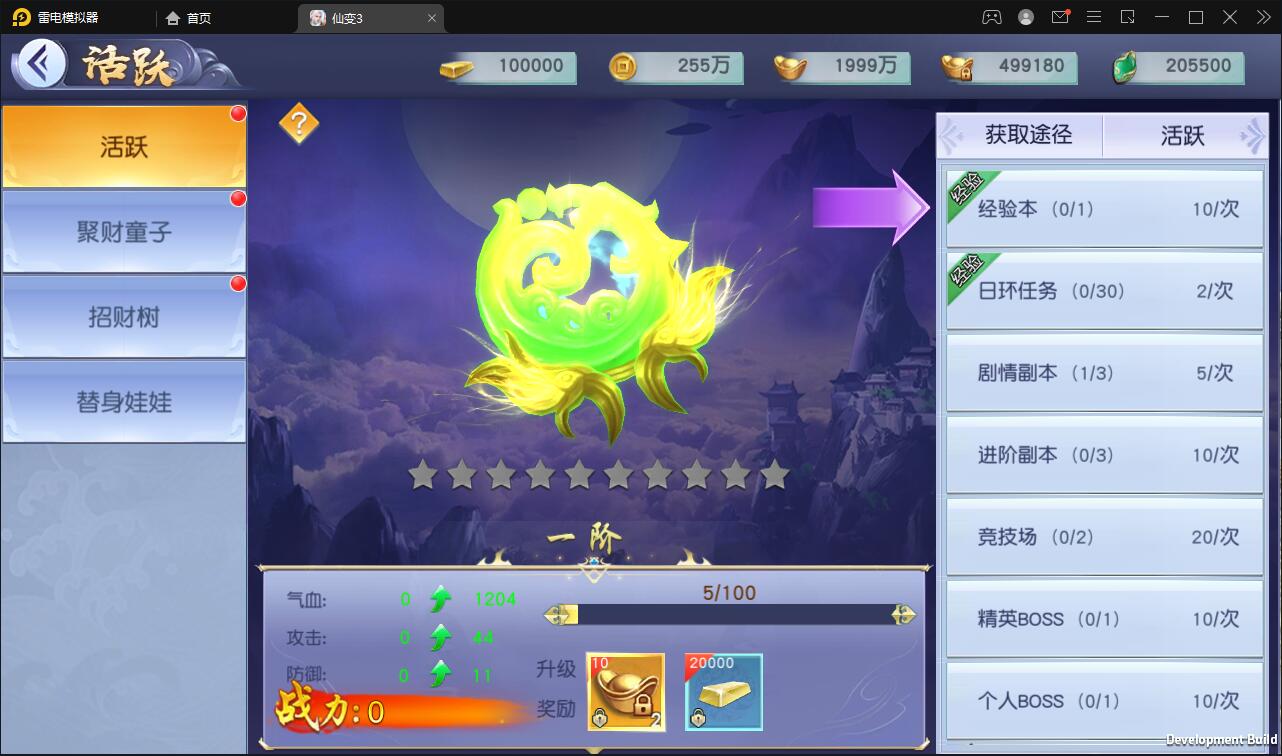Click the mail icon in the emulator toolbar
This screenshot has width=1282, height=756.
pyautogui.click(x=1060, y=16)
